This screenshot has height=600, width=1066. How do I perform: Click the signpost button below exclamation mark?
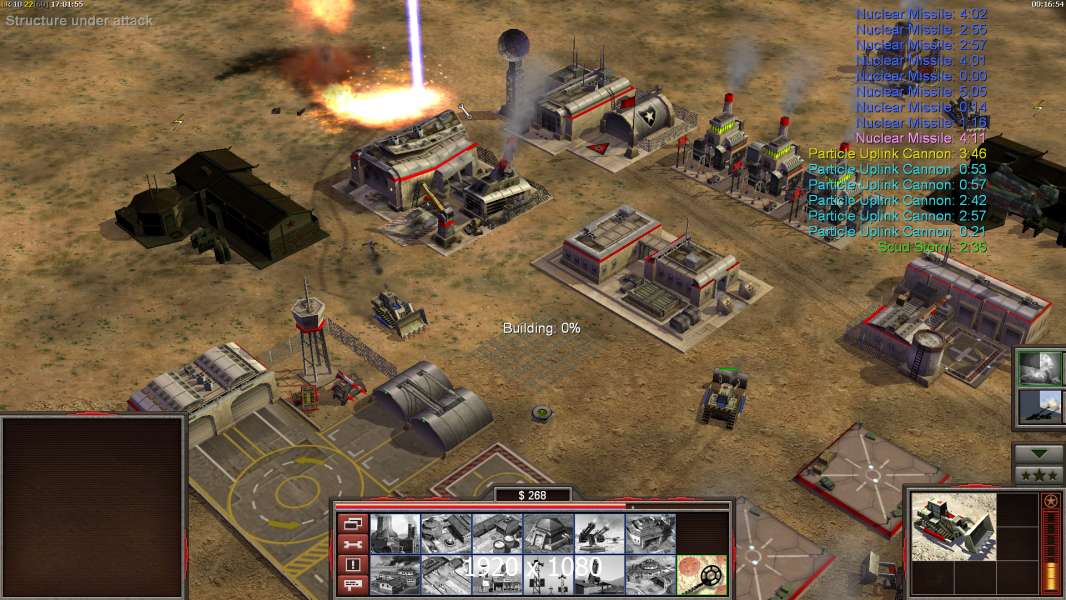tap(351, 586)
